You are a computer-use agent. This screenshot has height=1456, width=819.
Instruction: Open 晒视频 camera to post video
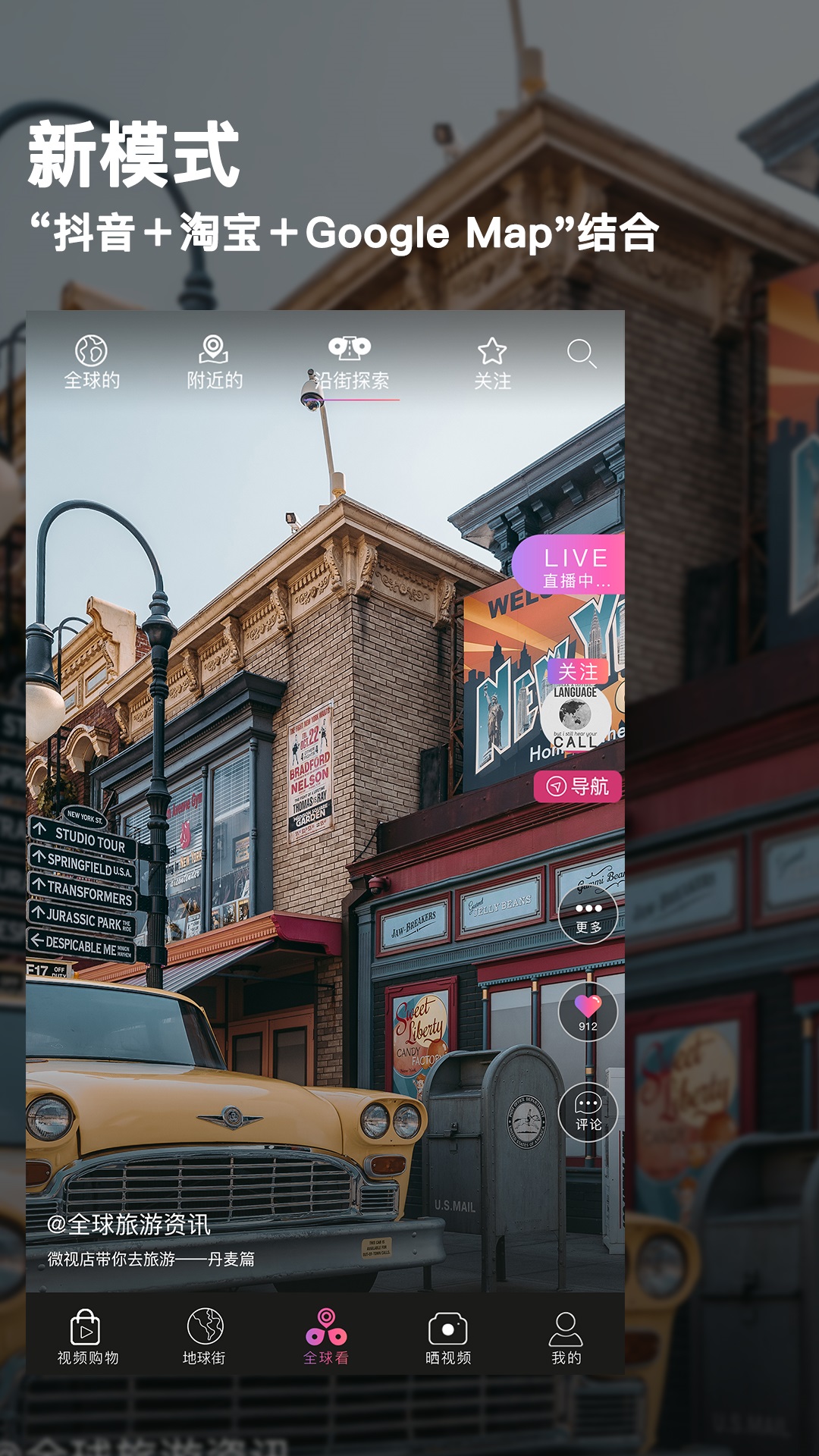coord(448,1337)
